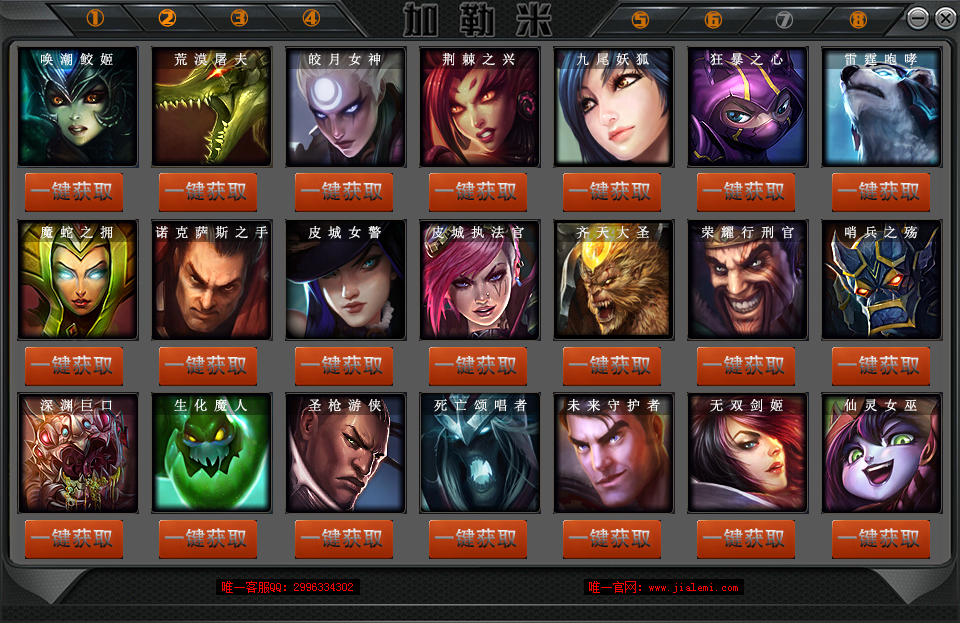
Task: Switch to tab number 5
Action: coord(640,19)
